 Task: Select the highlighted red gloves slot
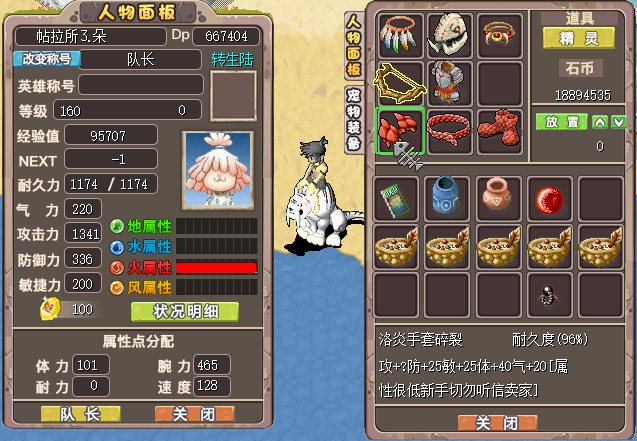click(x=400, y=131)
